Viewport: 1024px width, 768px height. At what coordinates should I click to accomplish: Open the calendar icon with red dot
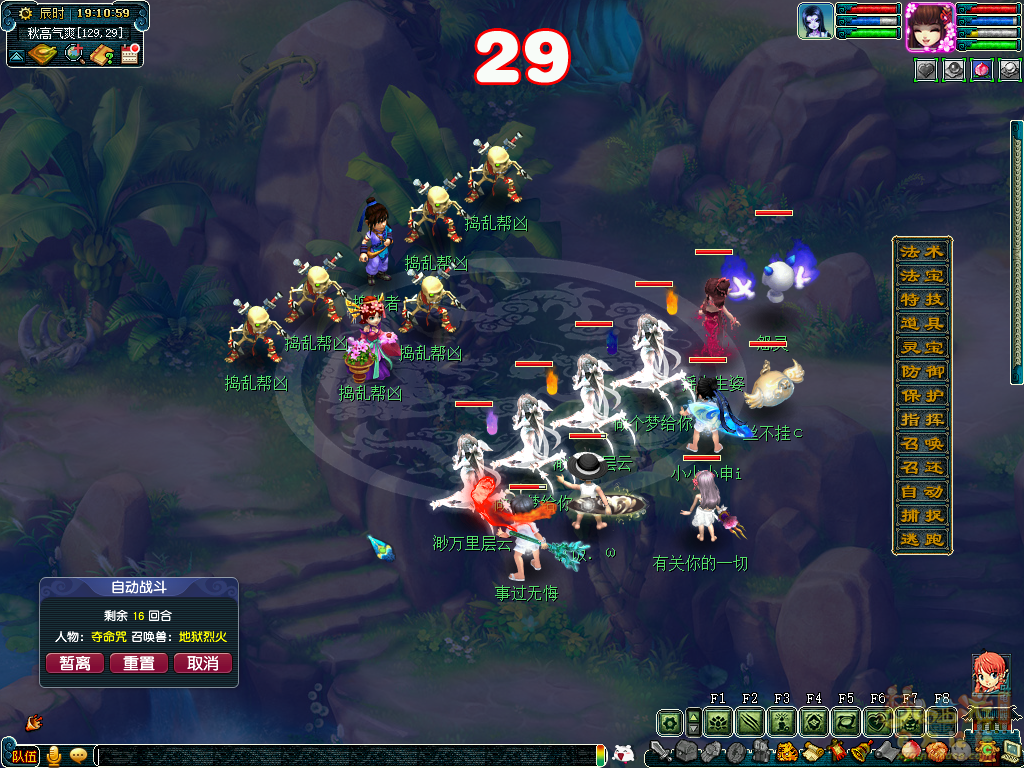tap(129, 55)
